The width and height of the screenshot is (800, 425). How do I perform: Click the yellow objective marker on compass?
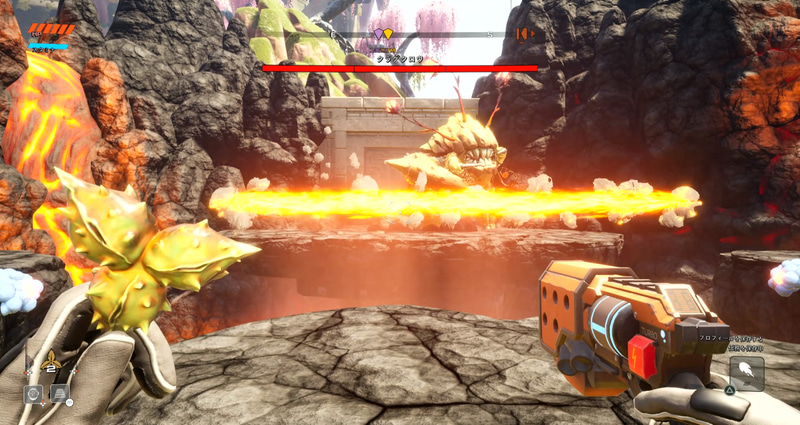click(x=387, y=34)
